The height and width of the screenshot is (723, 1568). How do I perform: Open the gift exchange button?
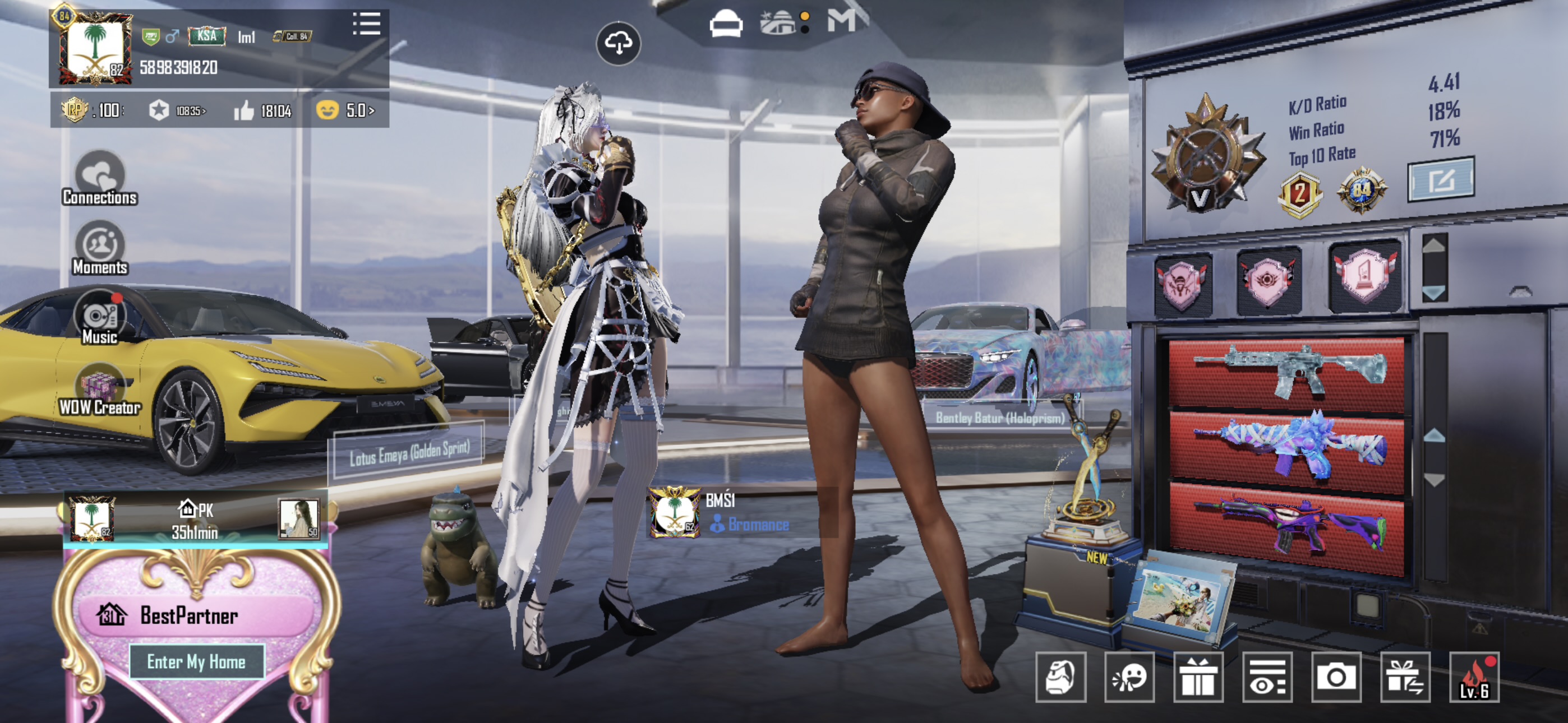click(1405, 676)
